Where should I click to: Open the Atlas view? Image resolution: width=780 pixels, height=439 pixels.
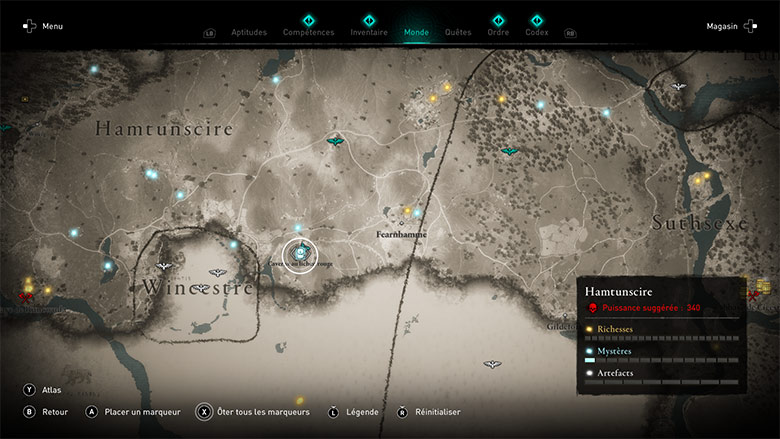[x=50, y=389]
